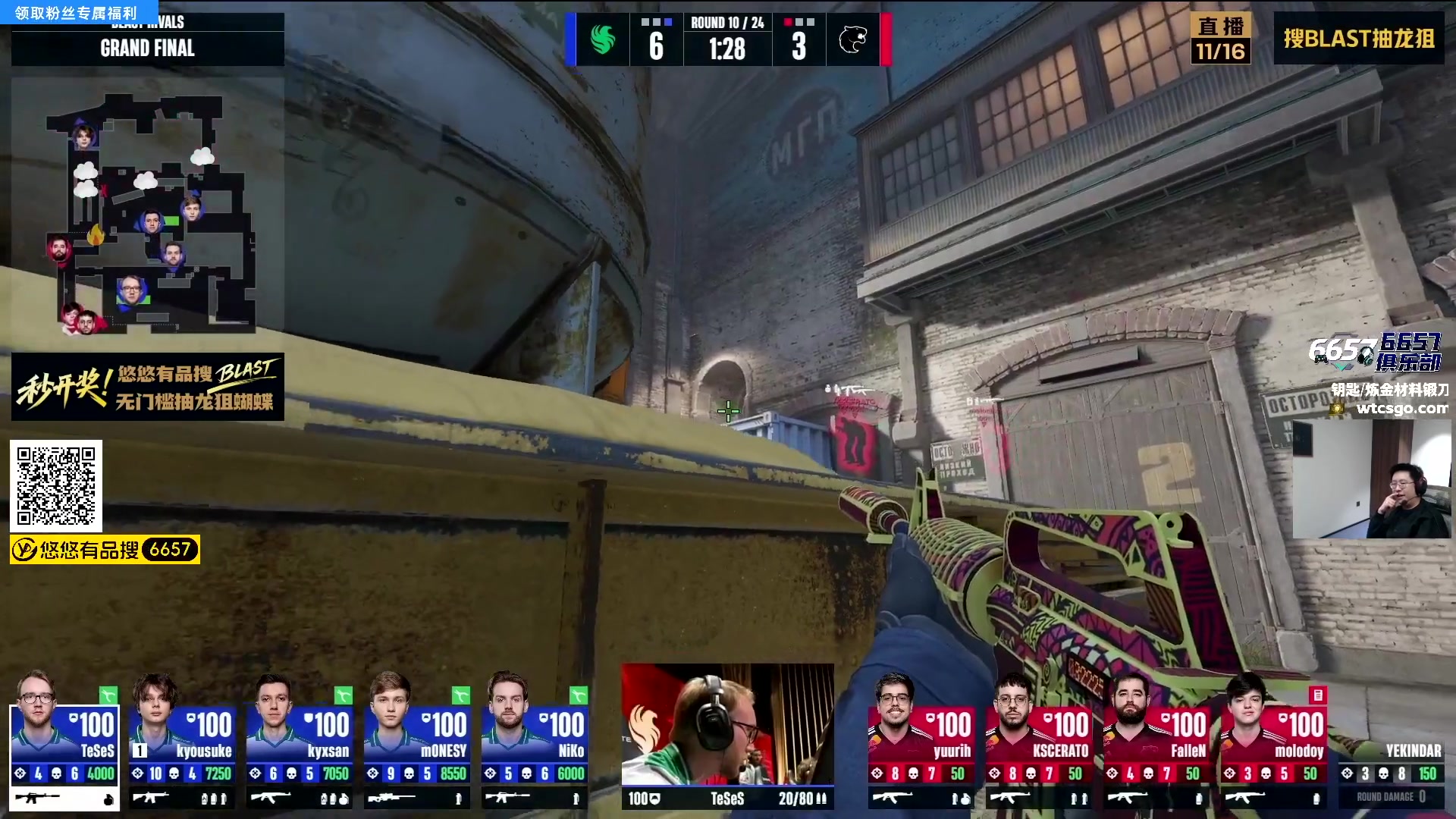Viewport: 1456px width, 819px height.
Task: Click the streamer's webcam thumbnail
Action: tap(1371, 479)
